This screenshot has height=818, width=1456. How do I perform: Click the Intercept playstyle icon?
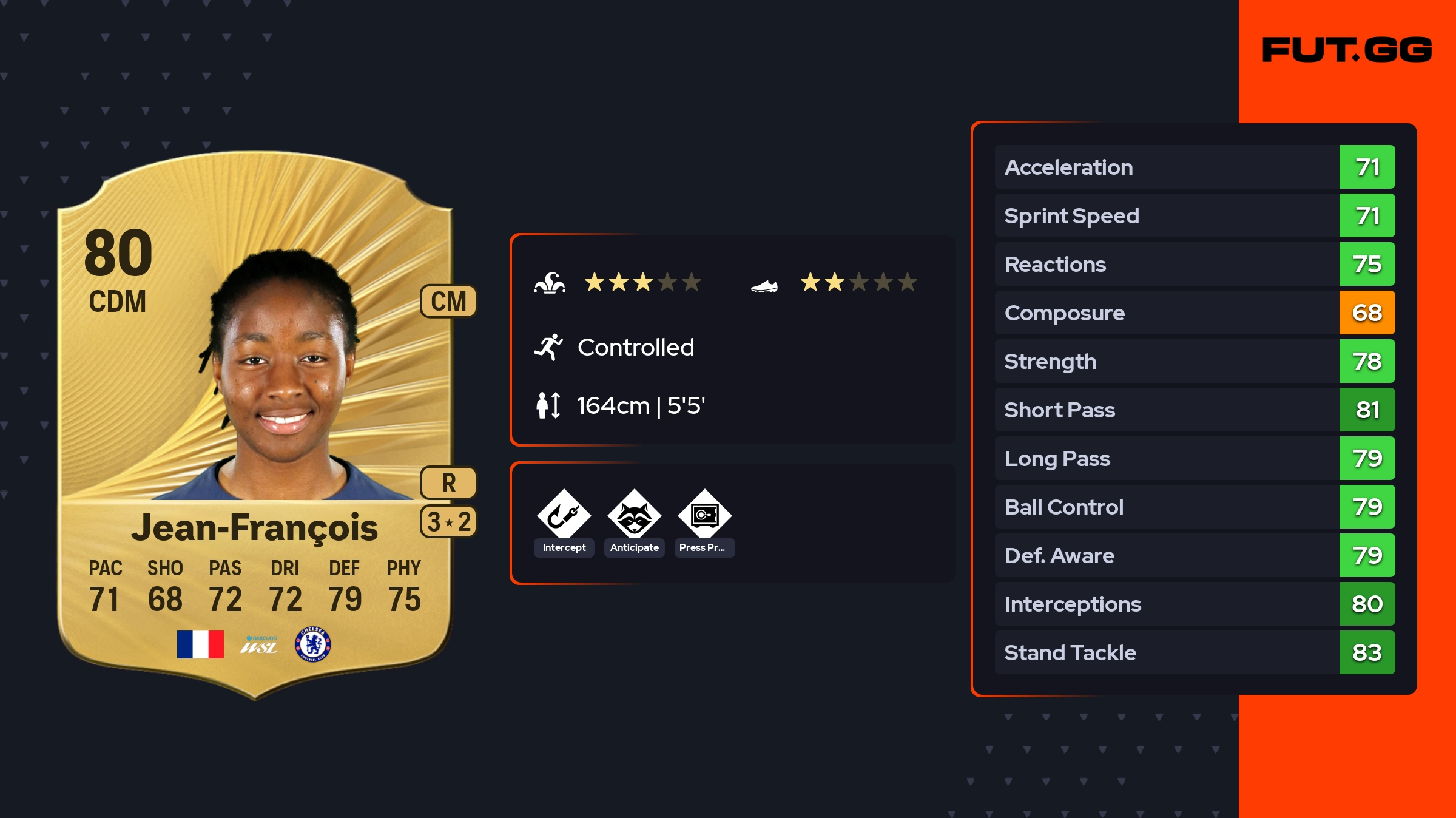(564, 515)
